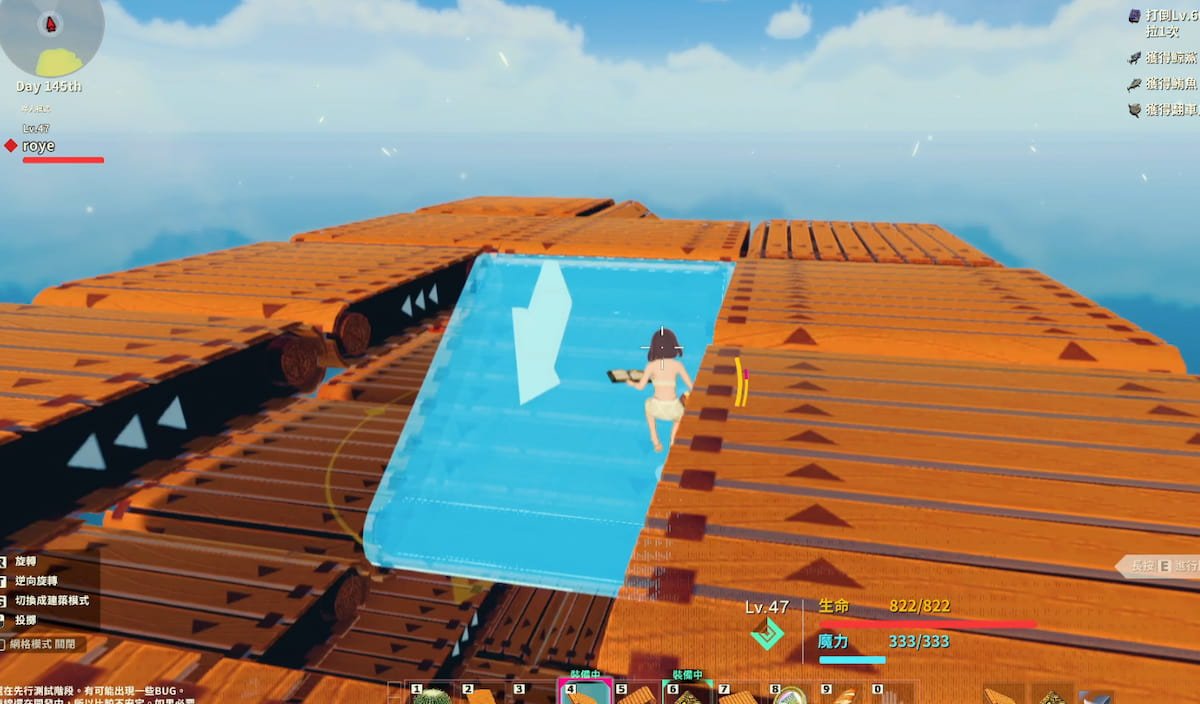1200x704 pixels.
Task: Select hotbar slot 8 with the round item
Action: [789, 695]
